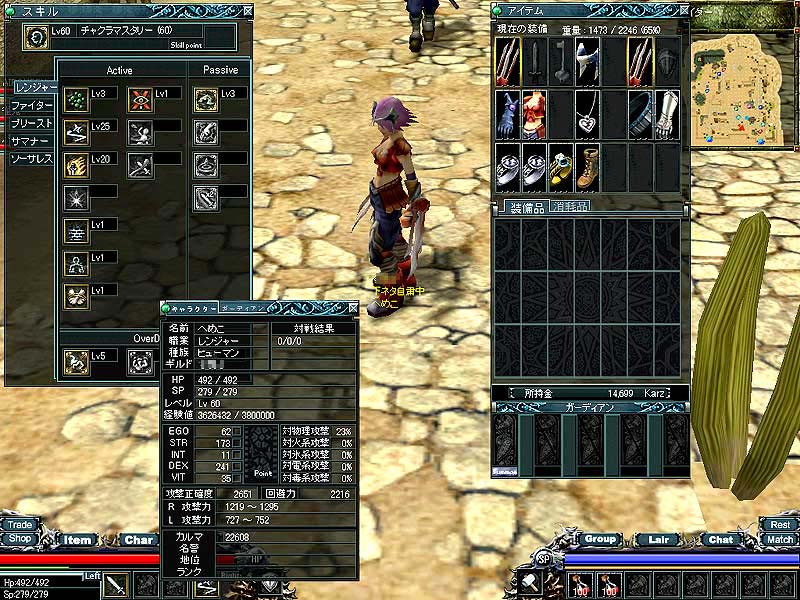This screenshot has height=600, width=800.
Task: Close the Character status window
Action: coord(350,308)
